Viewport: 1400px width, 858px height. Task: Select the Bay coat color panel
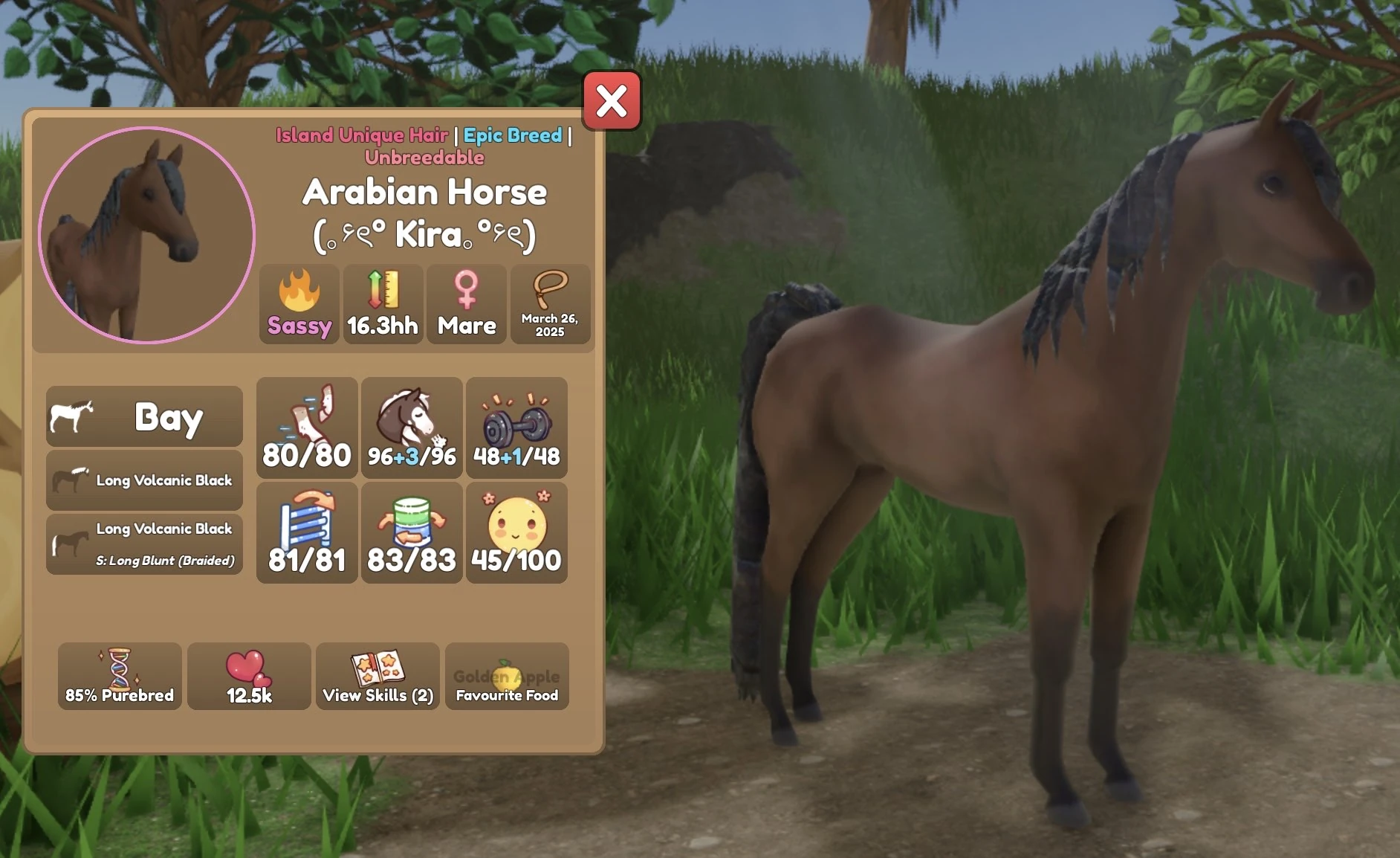pyautogui.click(x=143, y=416)
